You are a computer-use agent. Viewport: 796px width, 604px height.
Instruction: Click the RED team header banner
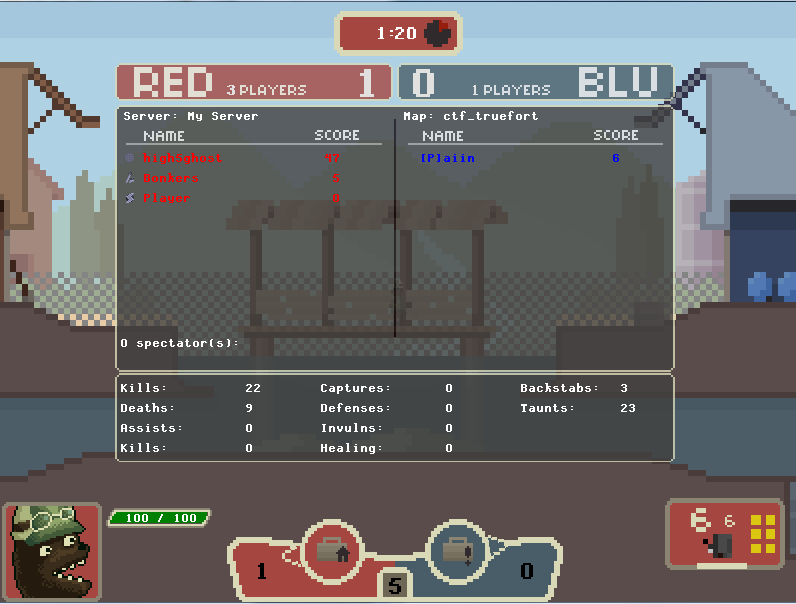coord(253,83)
